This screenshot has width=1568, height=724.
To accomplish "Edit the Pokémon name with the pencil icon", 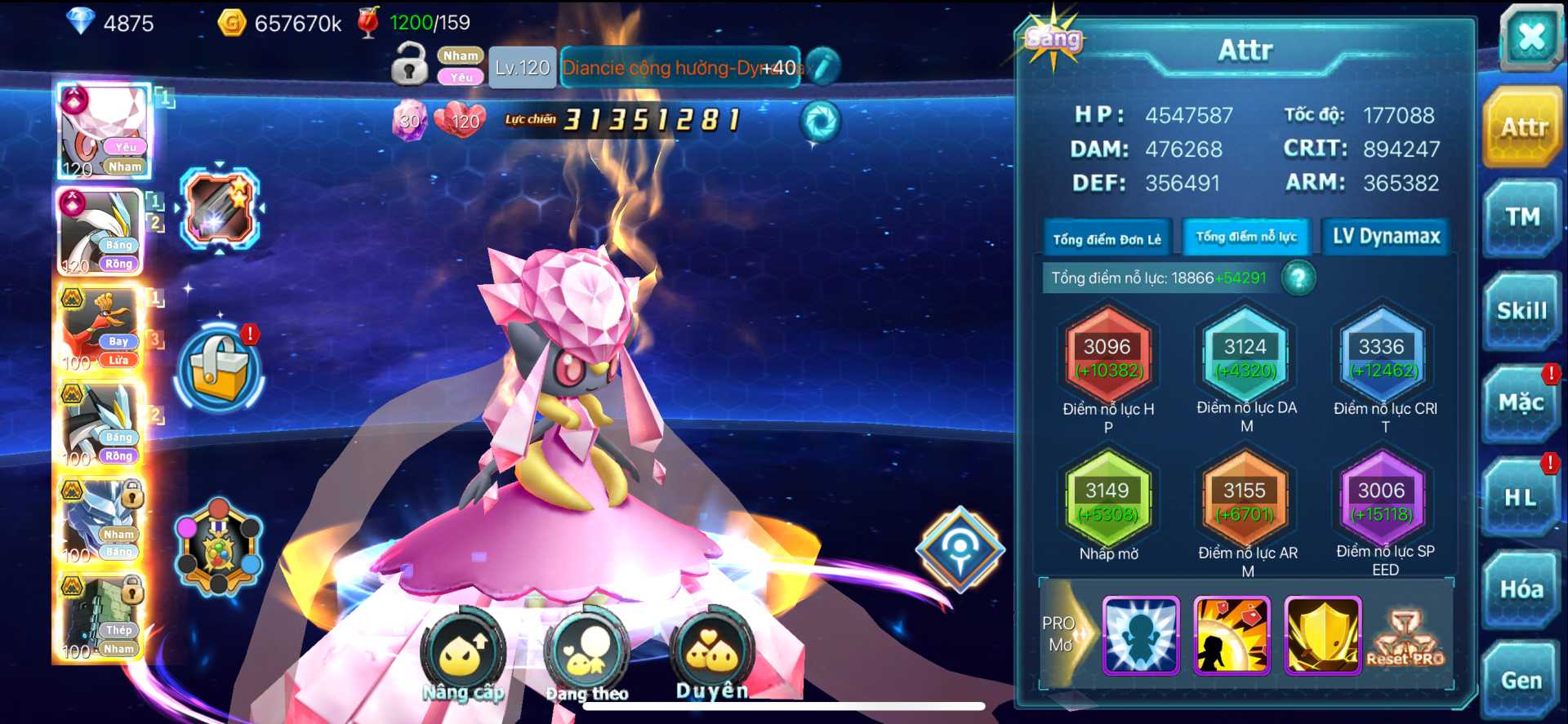I will (x=822, y=67).
